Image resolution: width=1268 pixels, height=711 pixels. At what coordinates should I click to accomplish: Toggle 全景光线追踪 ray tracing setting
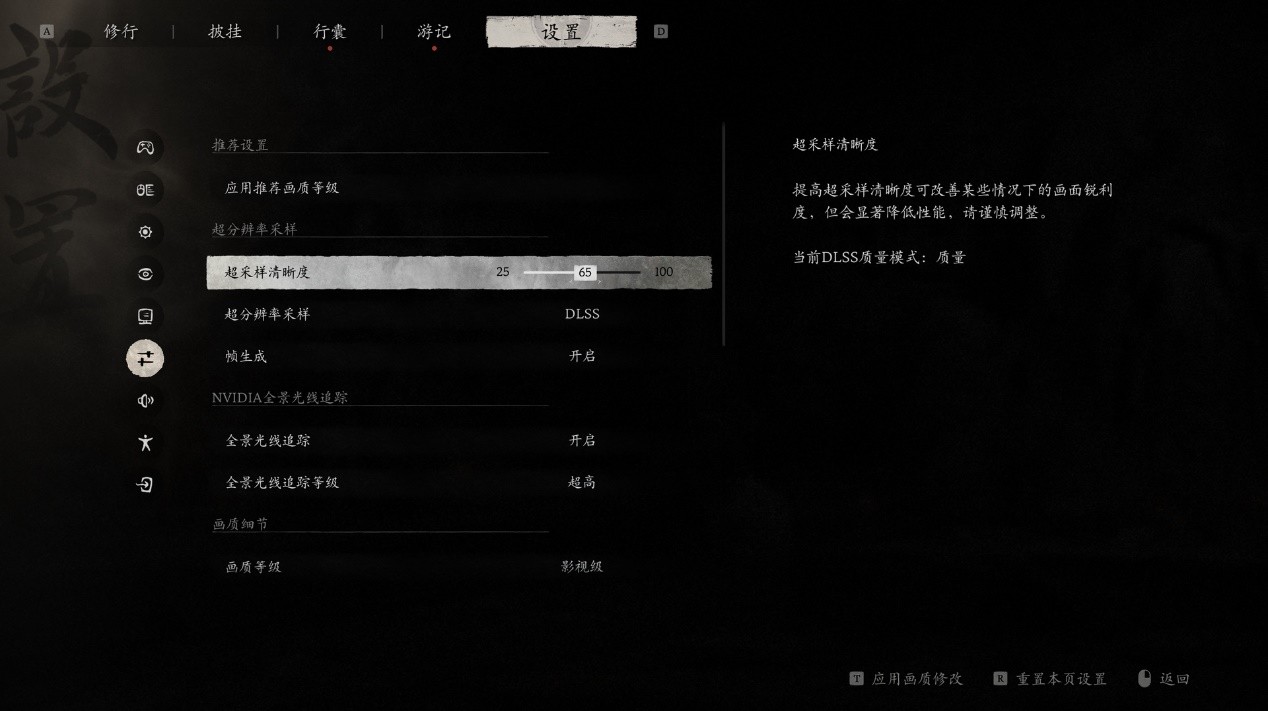point(582,440)
